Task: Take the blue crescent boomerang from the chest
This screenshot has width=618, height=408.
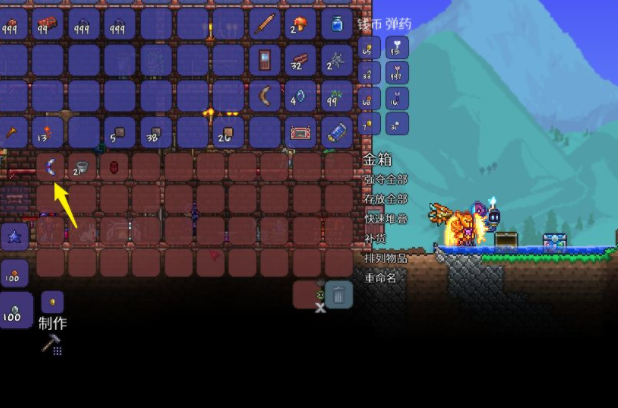Action: [x=50, y=166]
